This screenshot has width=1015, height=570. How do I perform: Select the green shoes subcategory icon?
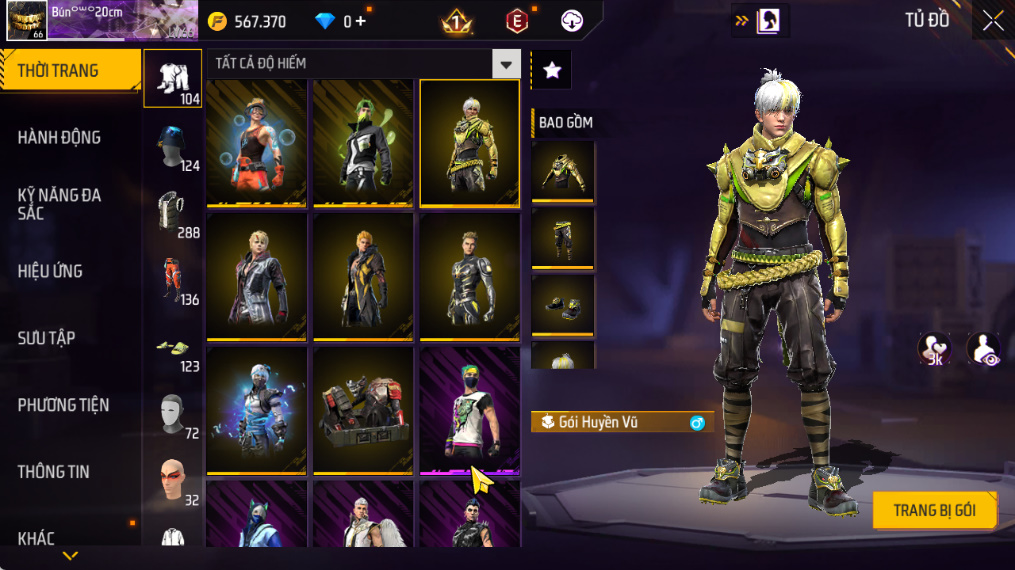(172, 346)
